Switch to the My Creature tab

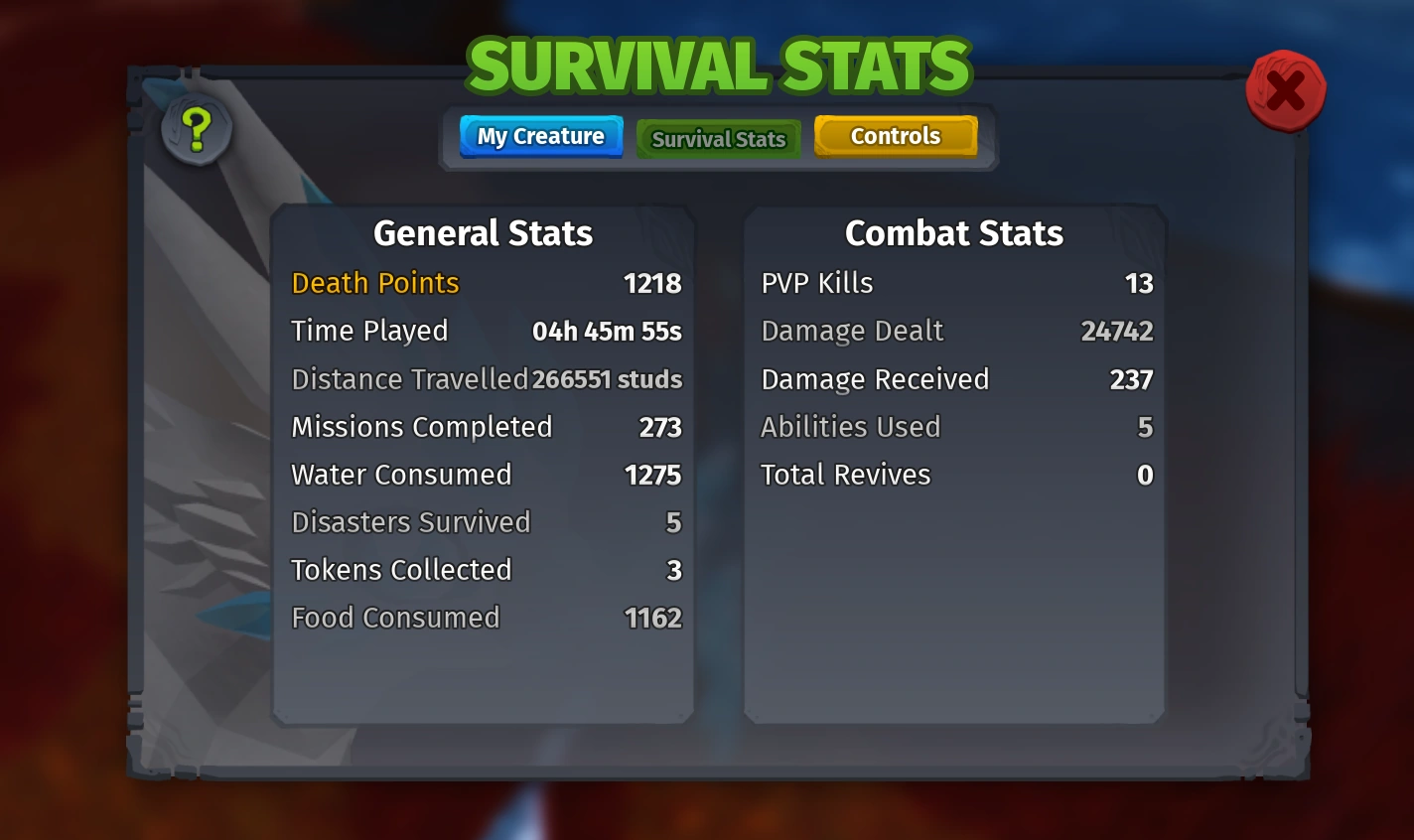point(540,136)
